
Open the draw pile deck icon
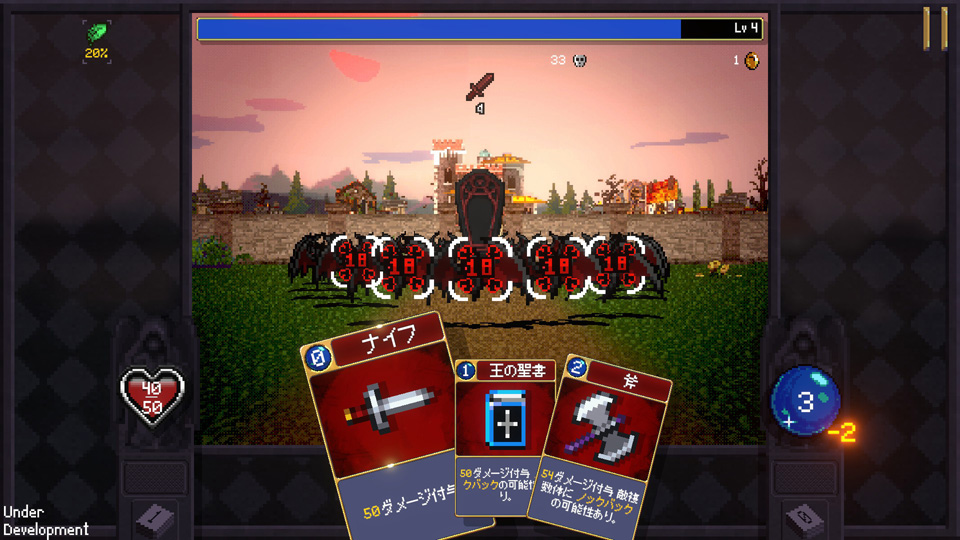point(155,517)
